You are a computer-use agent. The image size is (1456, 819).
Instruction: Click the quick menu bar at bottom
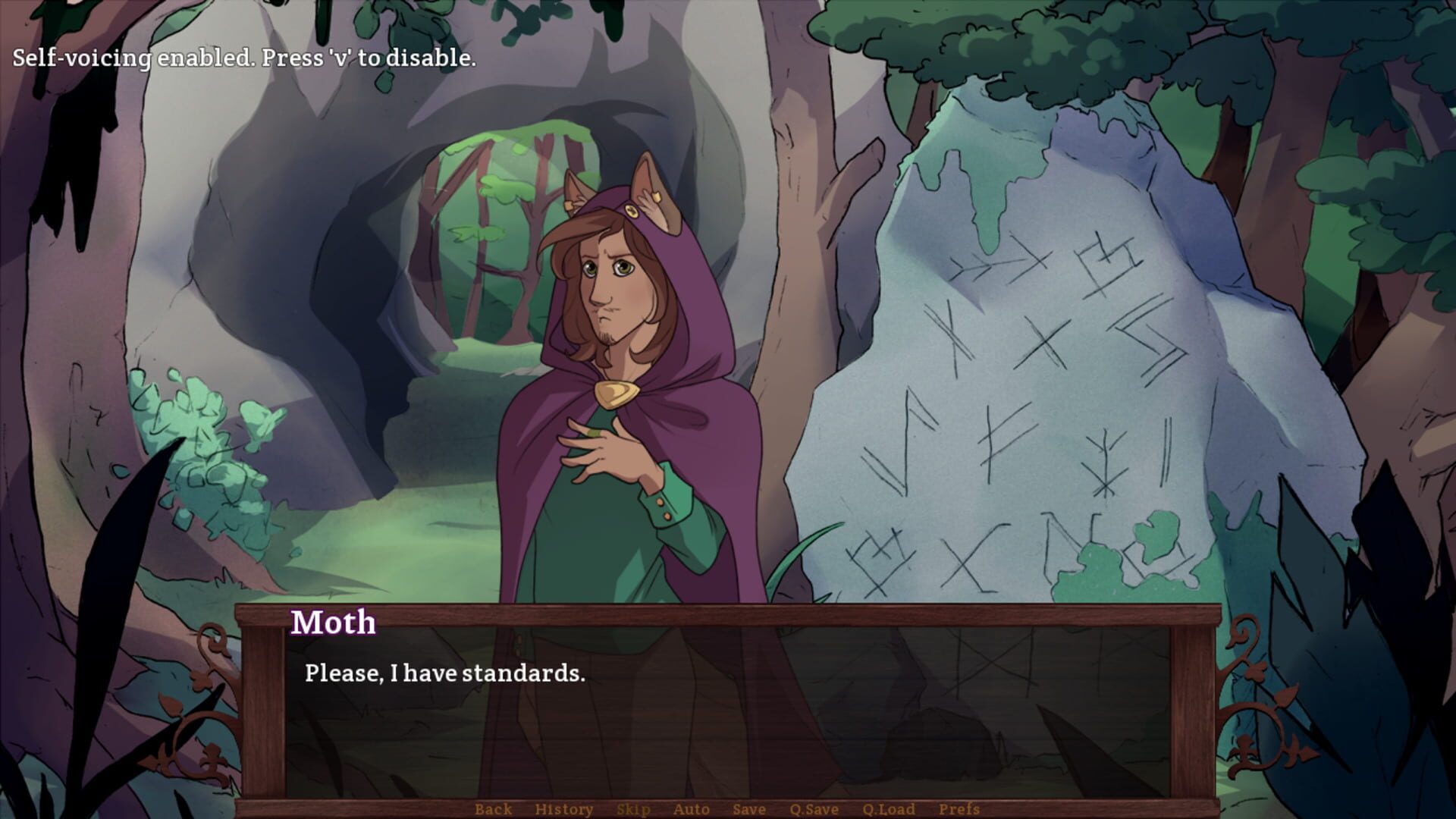(x=728, y=808)
